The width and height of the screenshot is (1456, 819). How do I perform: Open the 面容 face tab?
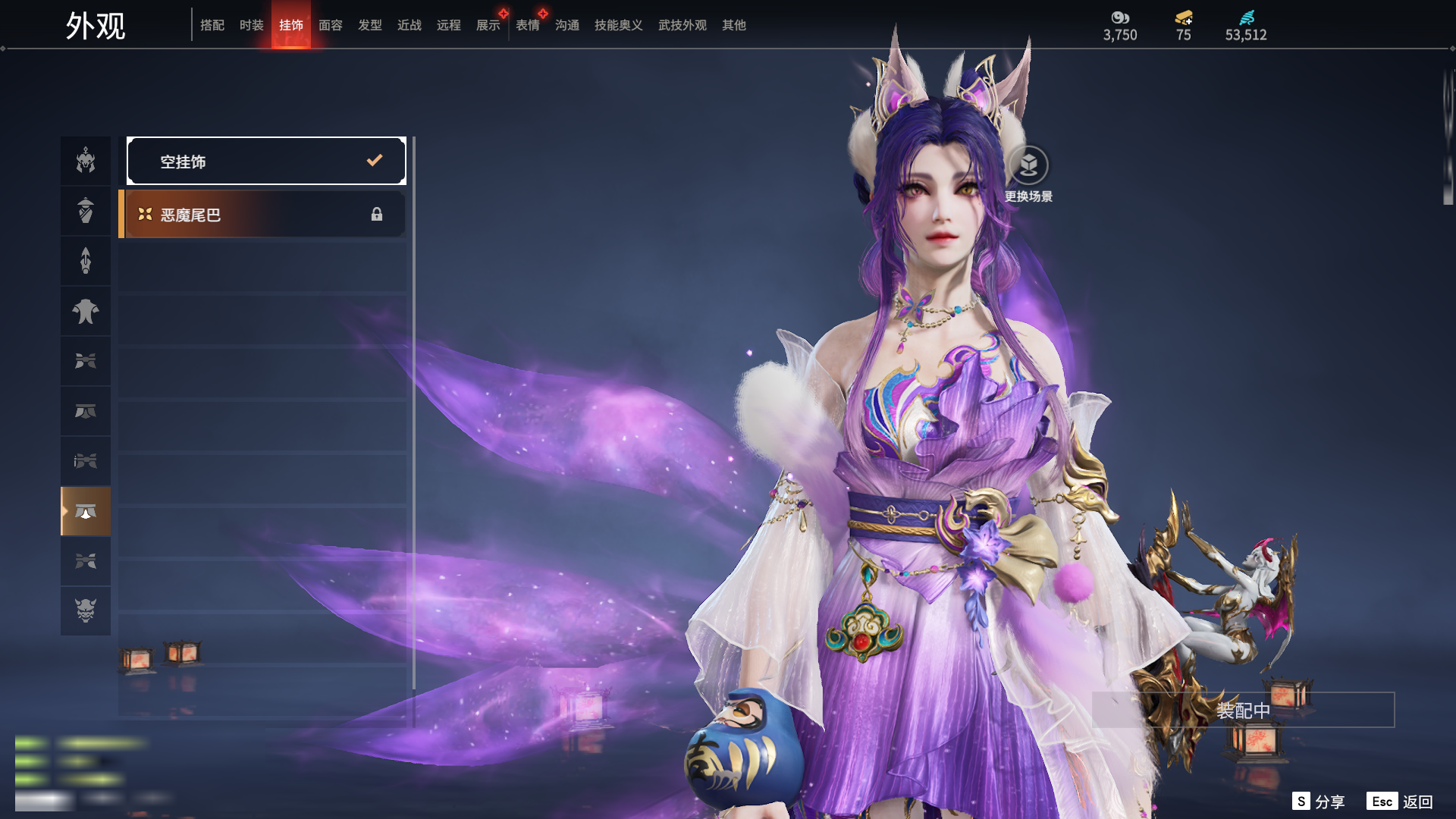coord(330,25)
